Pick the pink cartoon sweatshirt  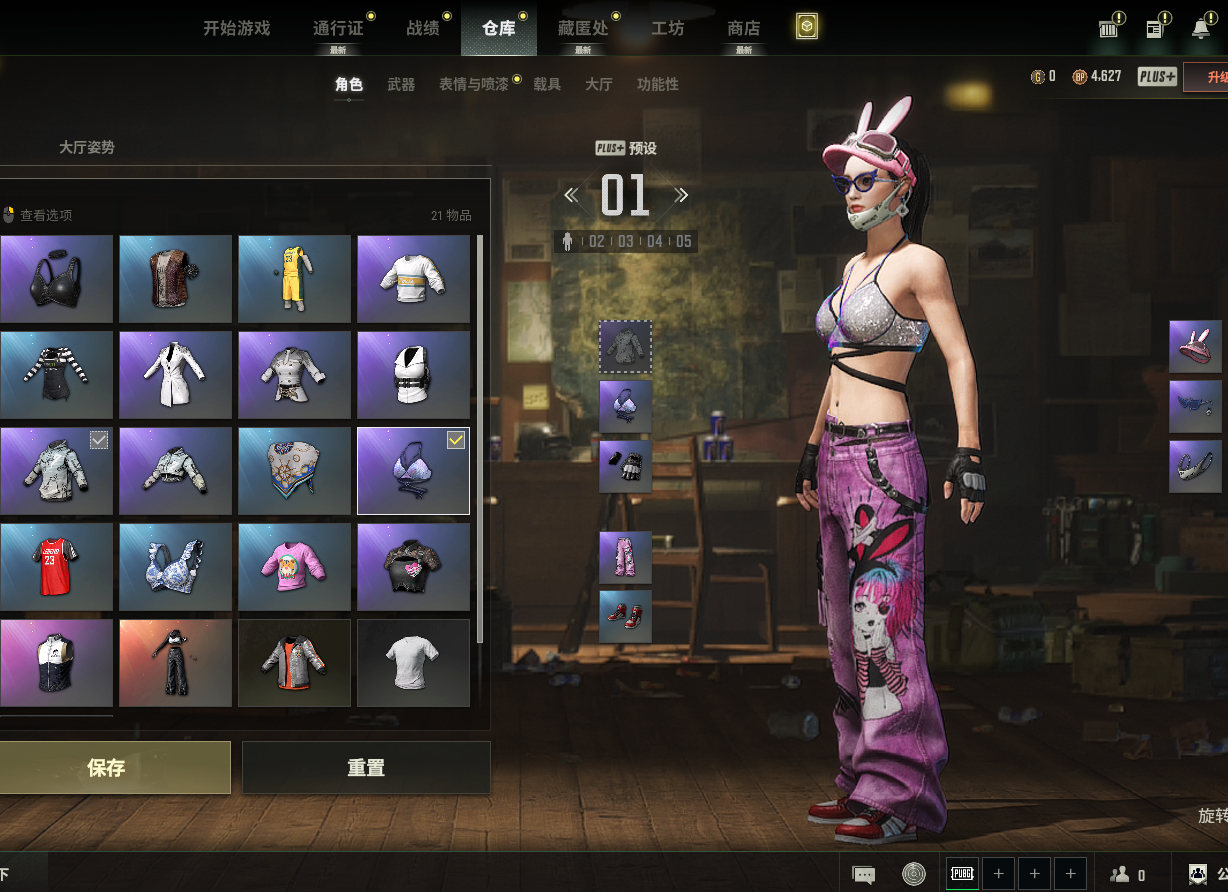pos(294,567)
